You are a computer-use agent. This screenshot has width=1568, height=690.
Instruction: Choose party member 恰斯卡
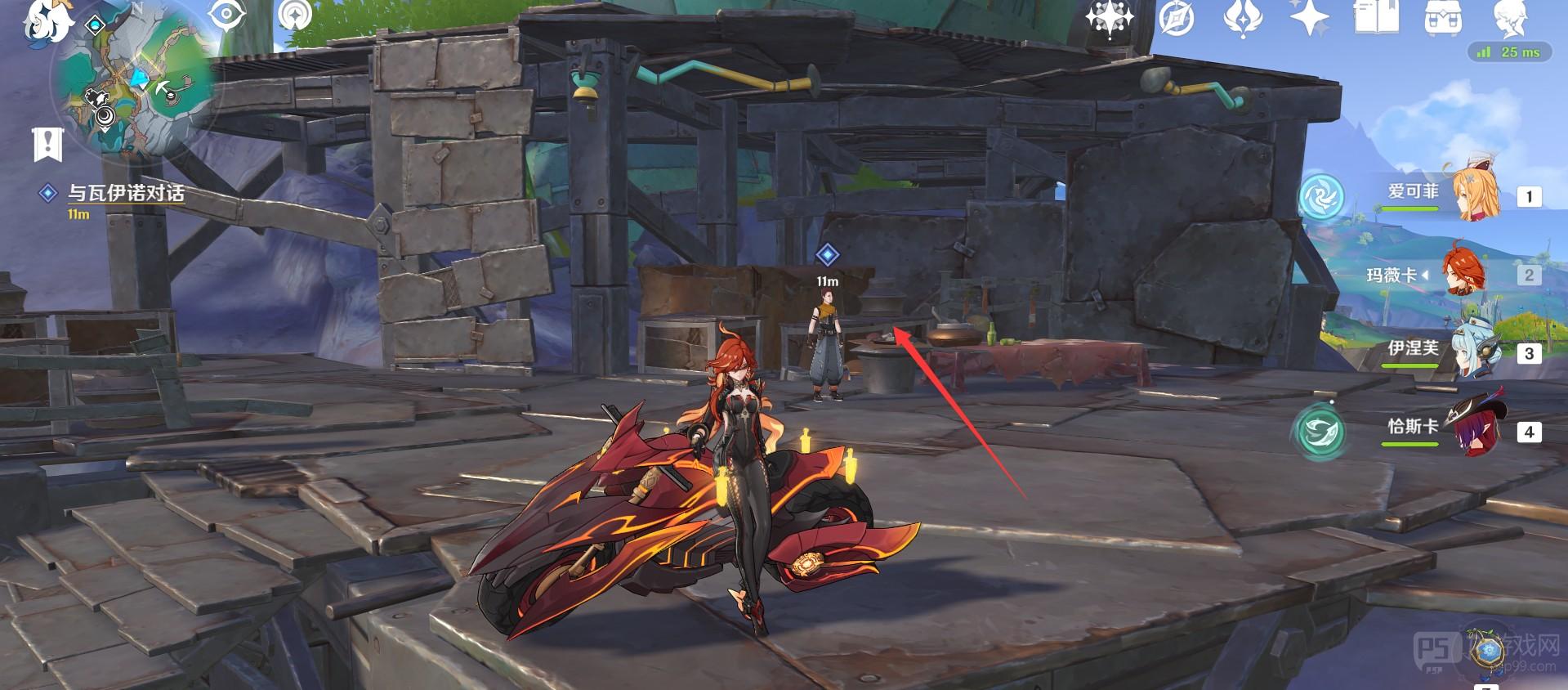tap(1438, 429)
